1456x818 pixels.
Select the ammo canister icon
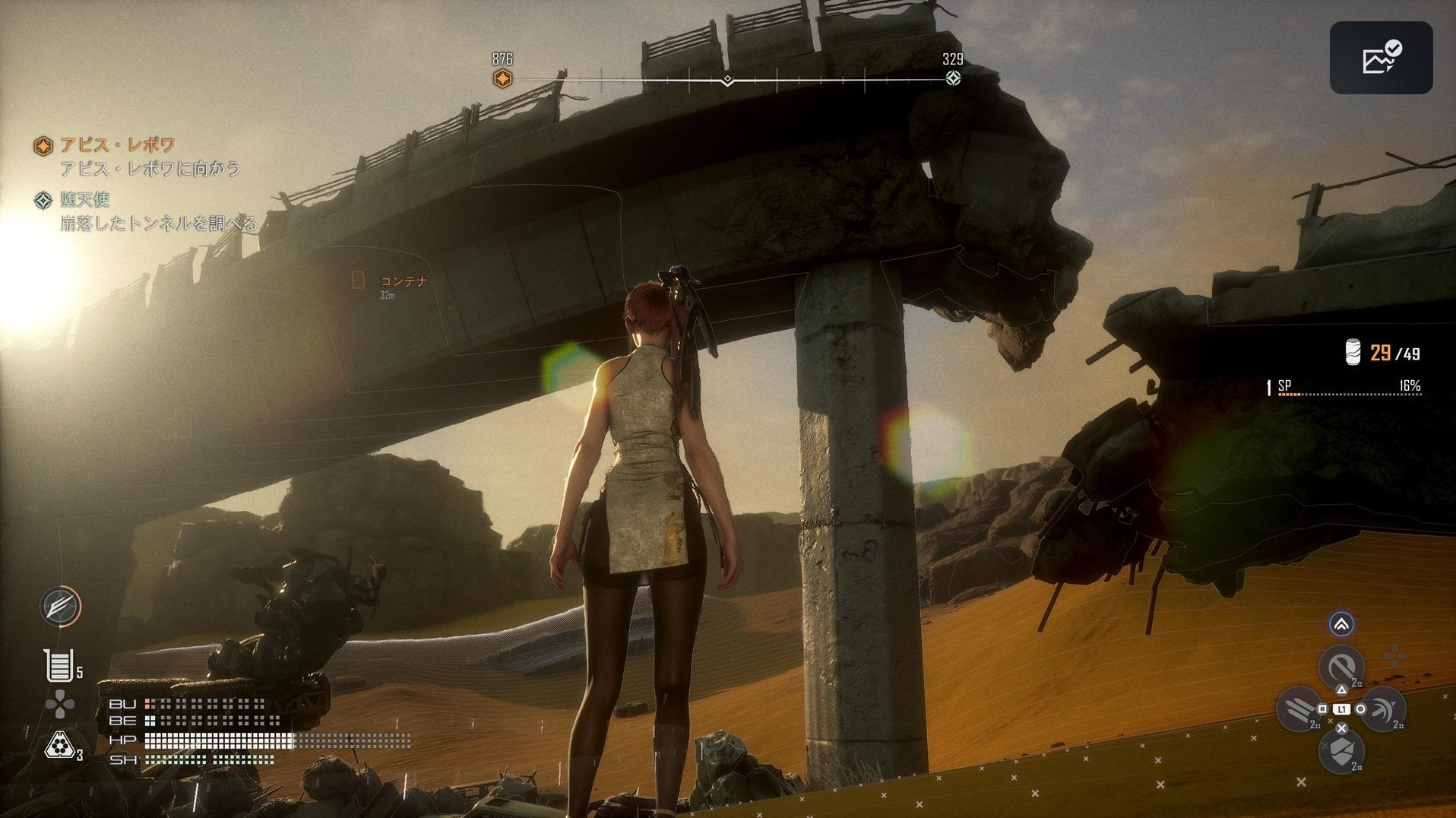[1353, 353]
